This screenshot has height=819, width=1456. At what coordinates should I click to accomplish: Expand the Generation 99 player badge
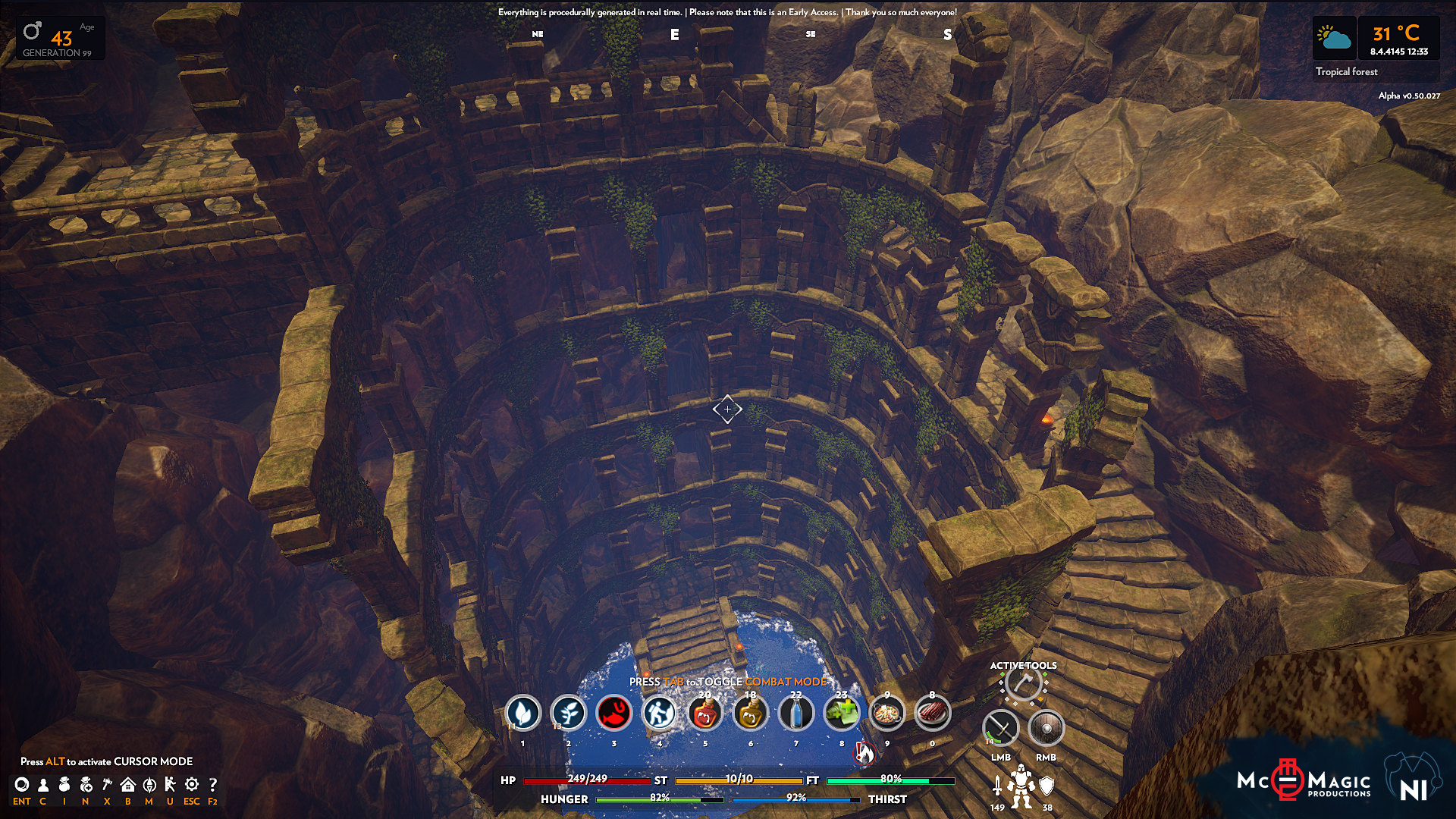60,38
